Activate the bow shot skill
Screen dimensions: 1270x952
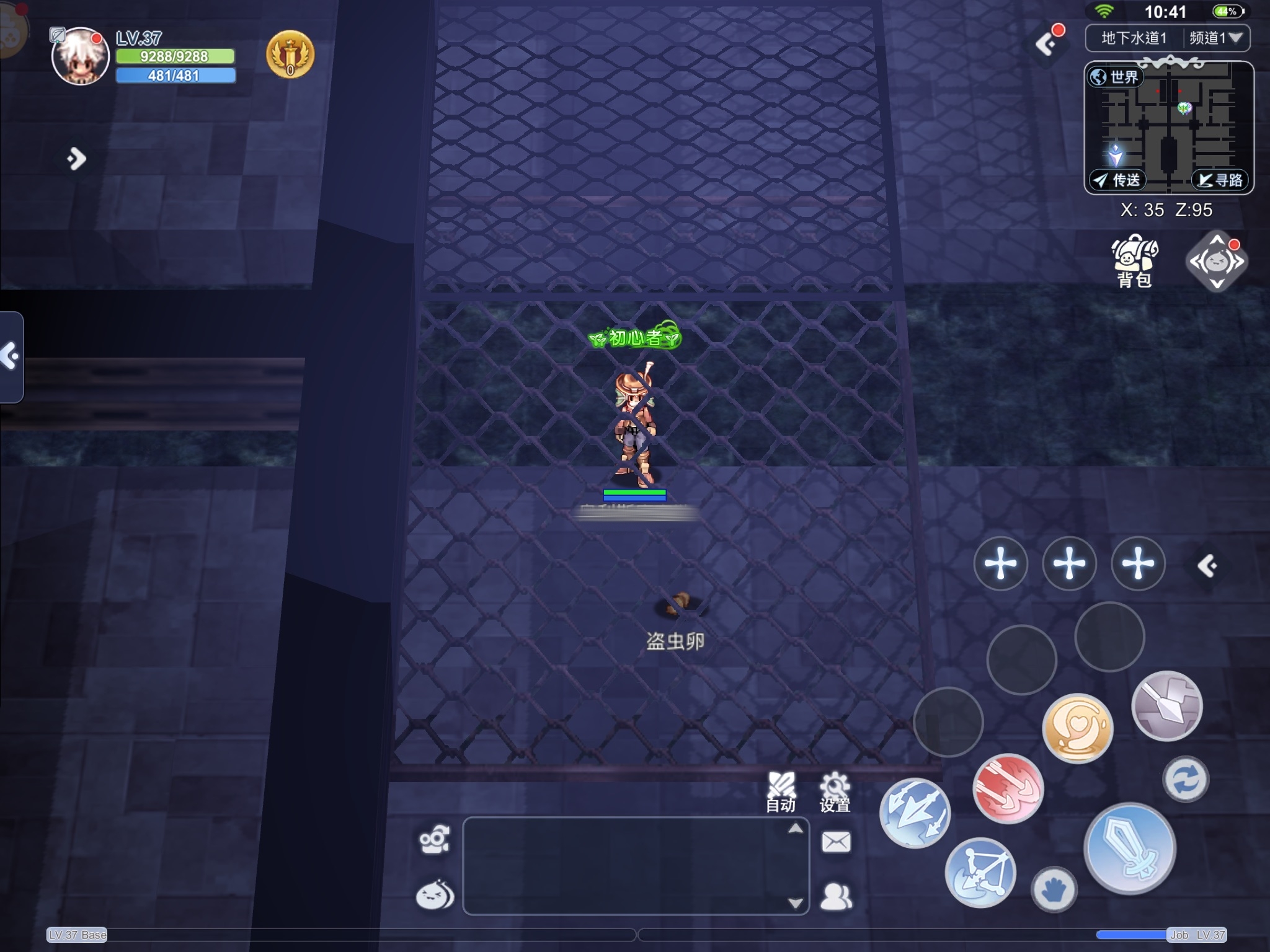[x=980, y=872]
